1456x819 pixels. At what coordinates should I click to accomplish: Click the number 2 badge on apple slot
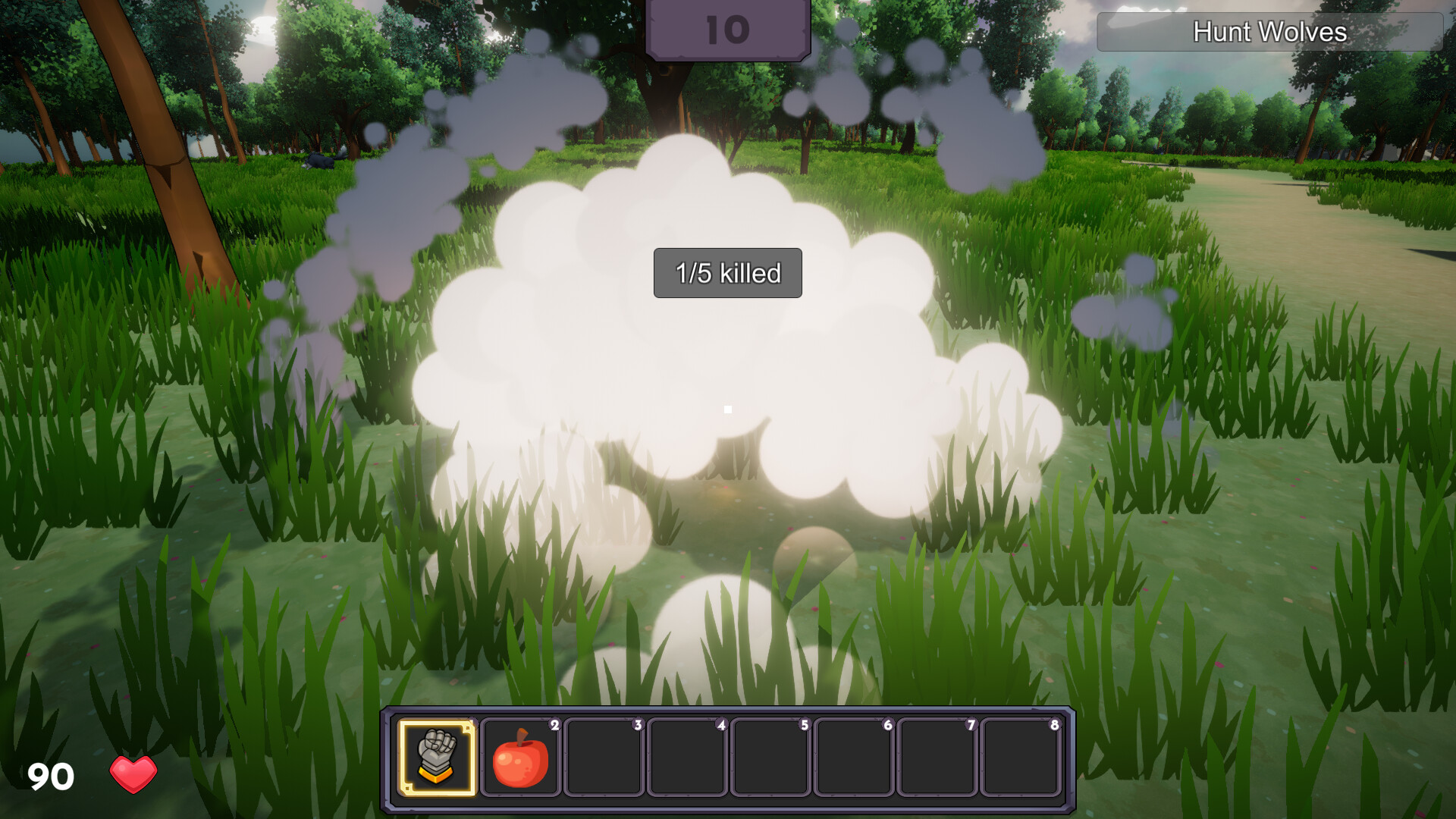556,725
